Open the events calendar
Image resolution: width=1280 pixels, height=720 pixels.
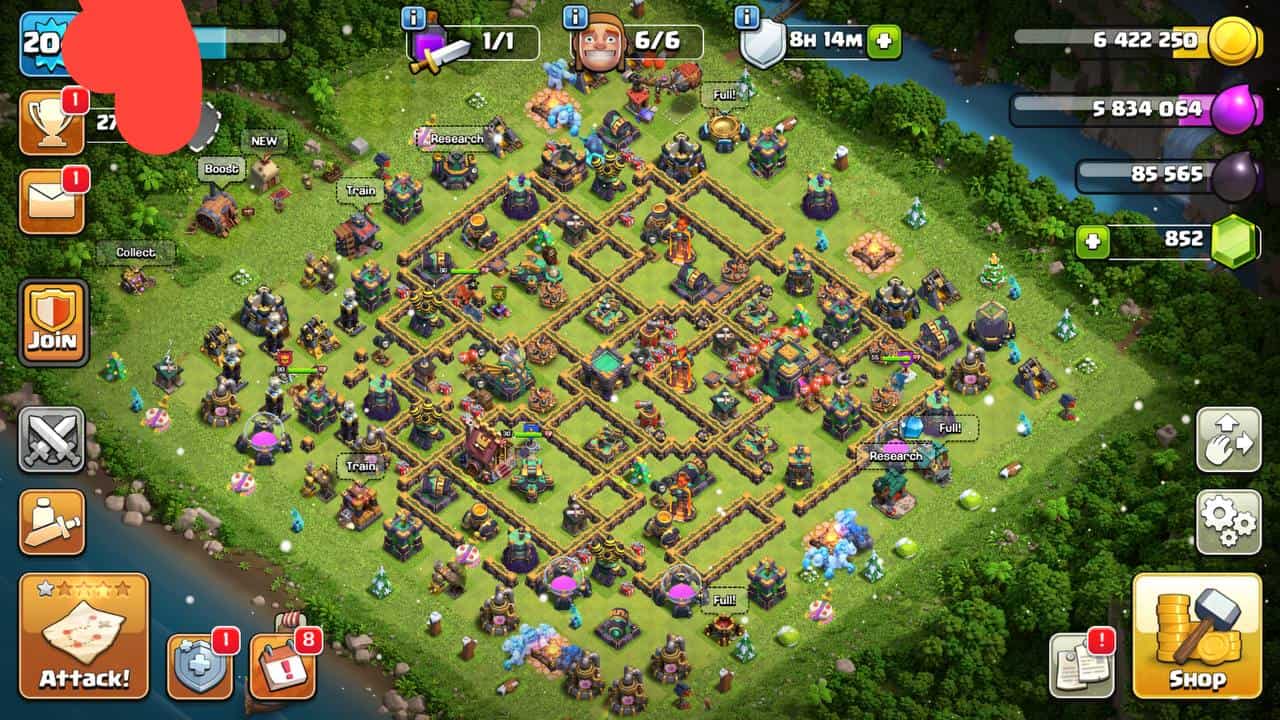281,666
